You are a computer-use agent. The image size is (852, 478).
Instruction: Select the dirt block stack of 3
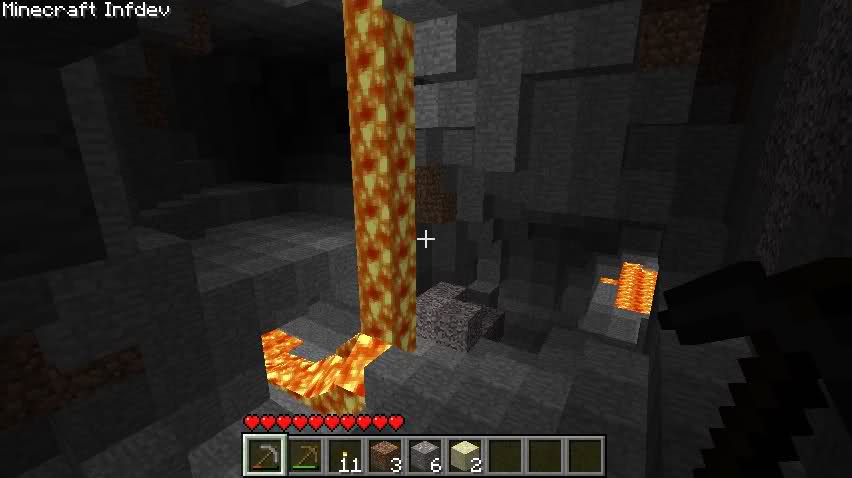(x=386, y=456)
